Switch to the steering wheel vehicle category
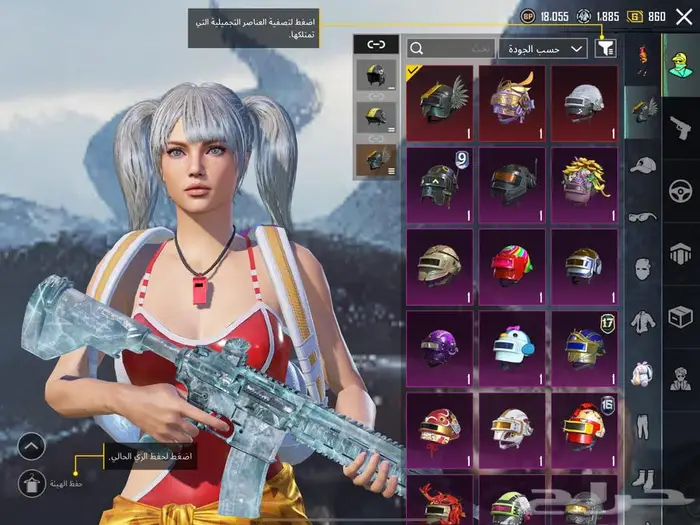Viewport: 700px width, 525px height. click(681, 190)
